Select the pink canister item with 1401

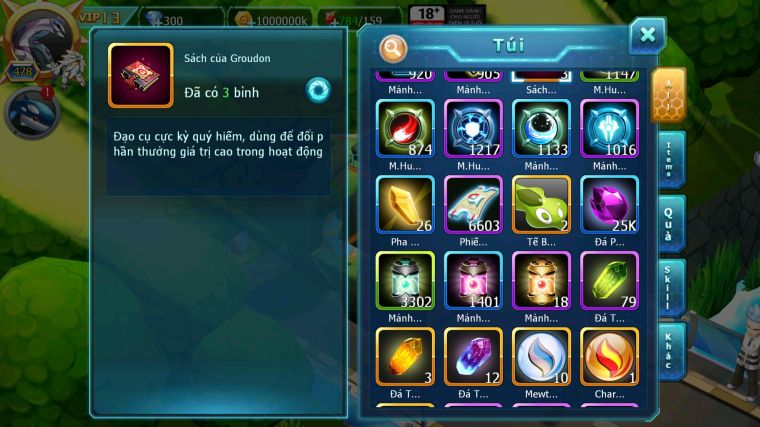pos(473,281)
